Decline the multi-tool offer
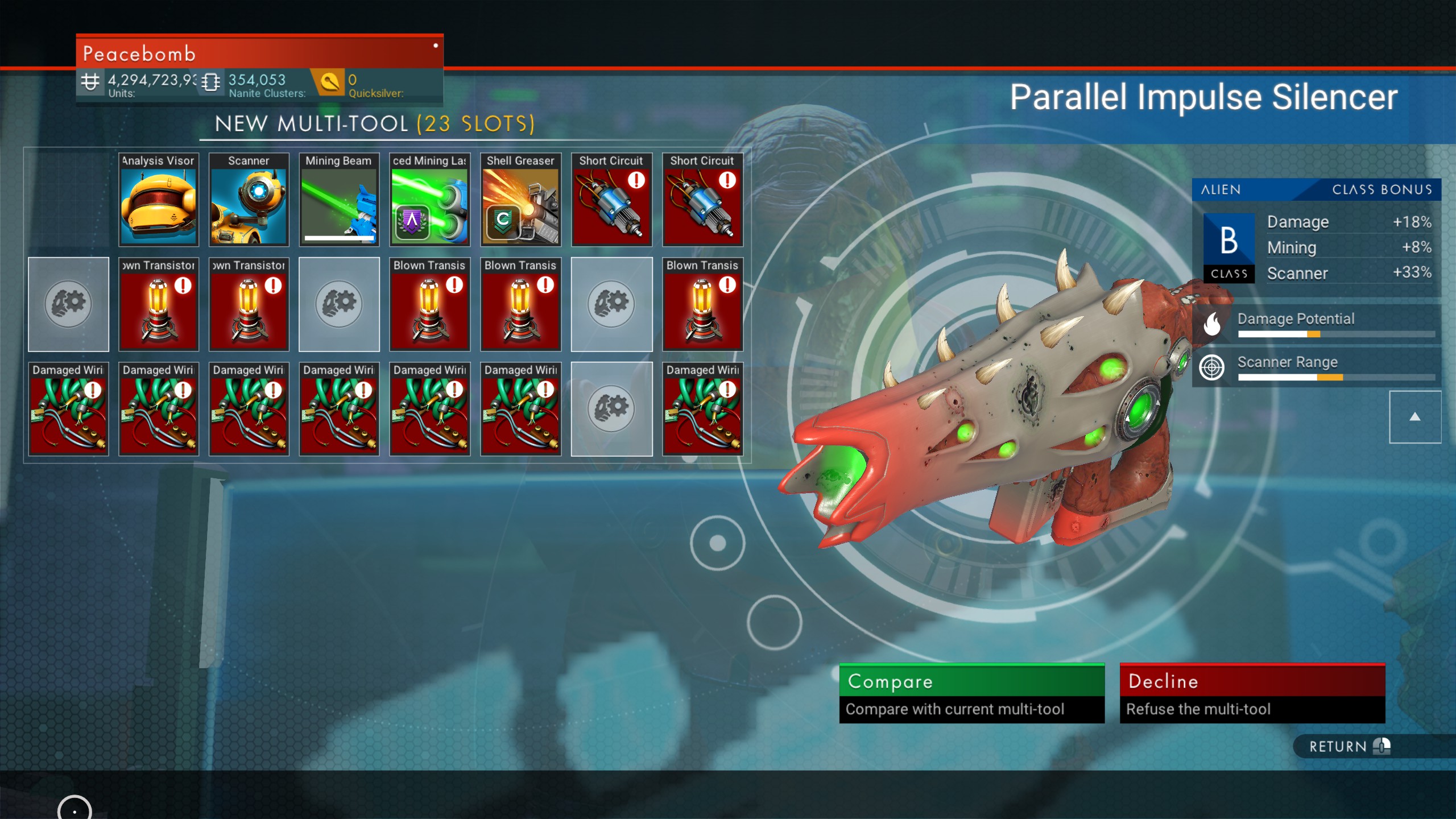Viewport: 1456px width, 819px height. (x=1252, y=693)
